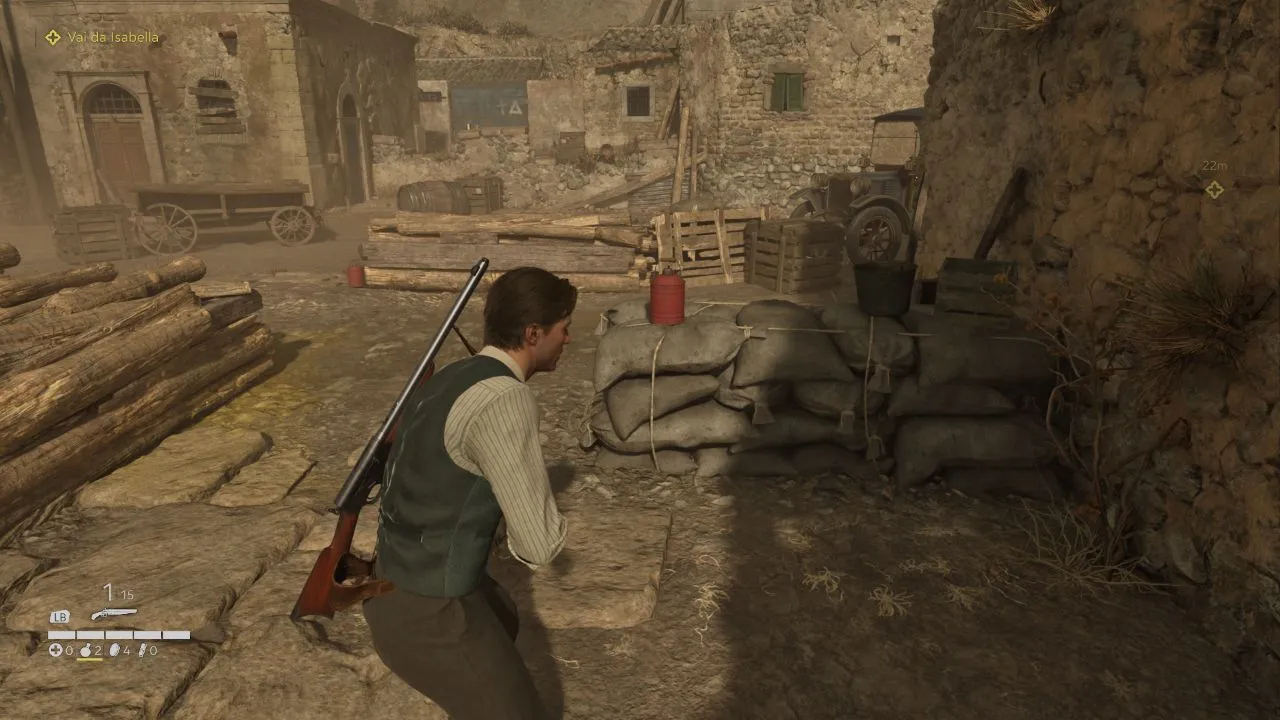This screenshot has height=720, width=1280.
Task: Click the "Vai da Isabella" objective tracker
Action: (101, 37)
